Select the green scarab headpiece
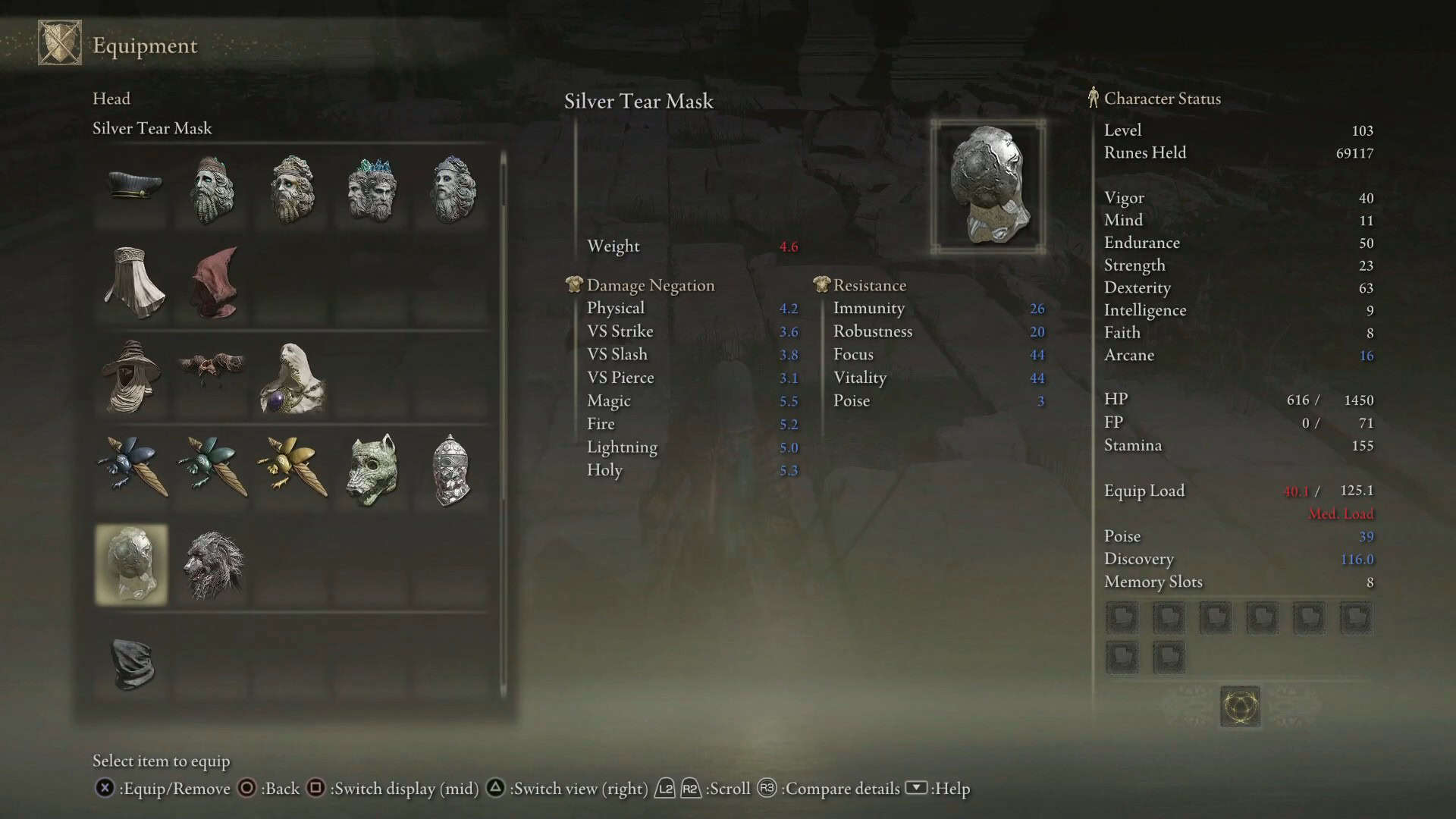1456x819 pixels. tap(212, 466)
